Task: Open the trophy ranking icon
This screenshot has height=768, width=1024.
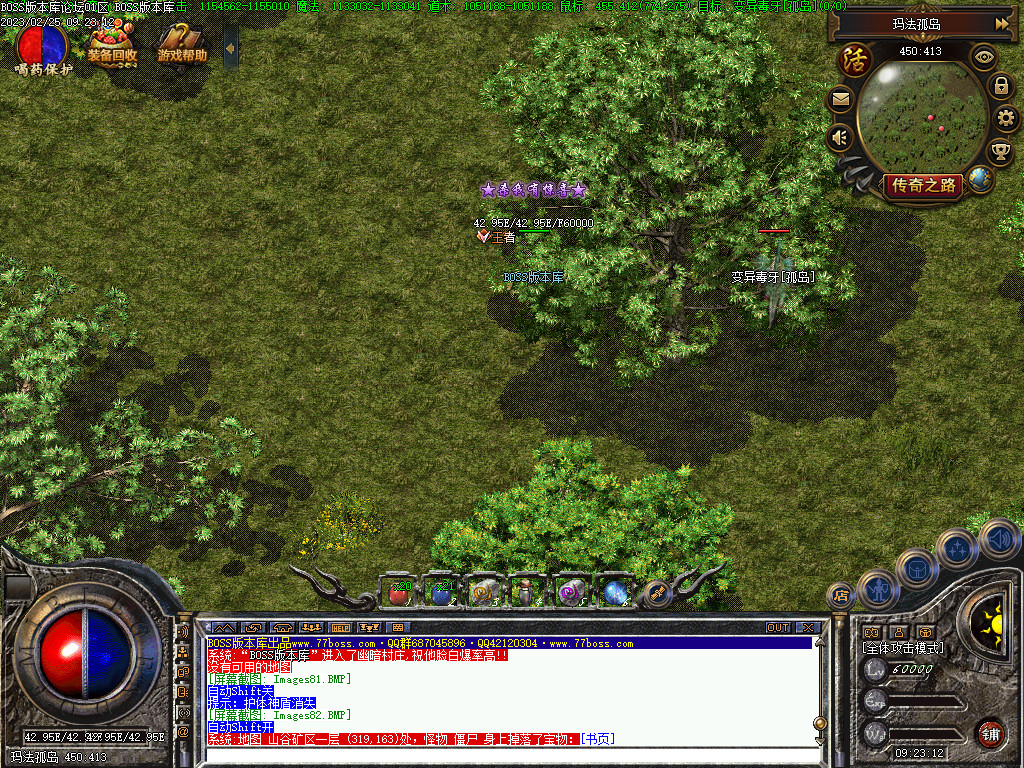Action: click(1000, 152)
